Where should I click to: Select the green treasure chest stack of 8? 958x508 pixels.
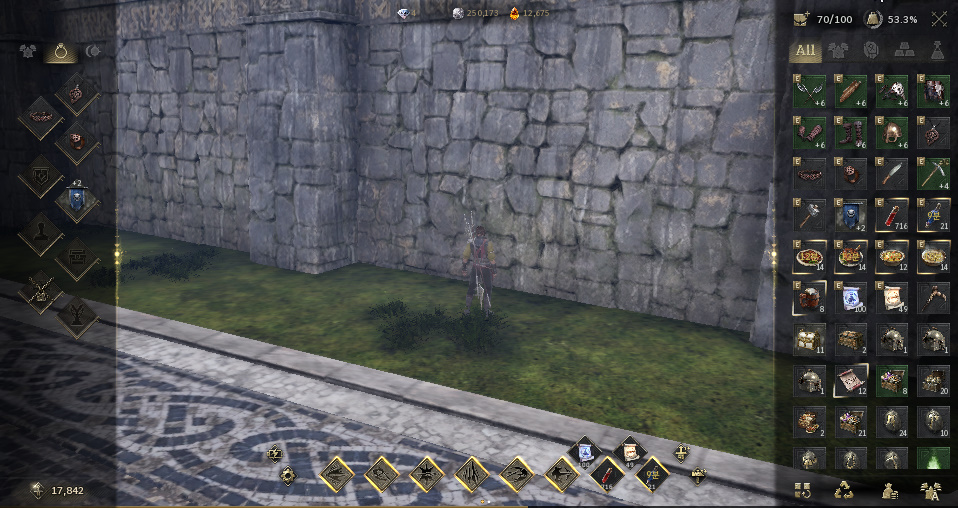coord(892,380)
